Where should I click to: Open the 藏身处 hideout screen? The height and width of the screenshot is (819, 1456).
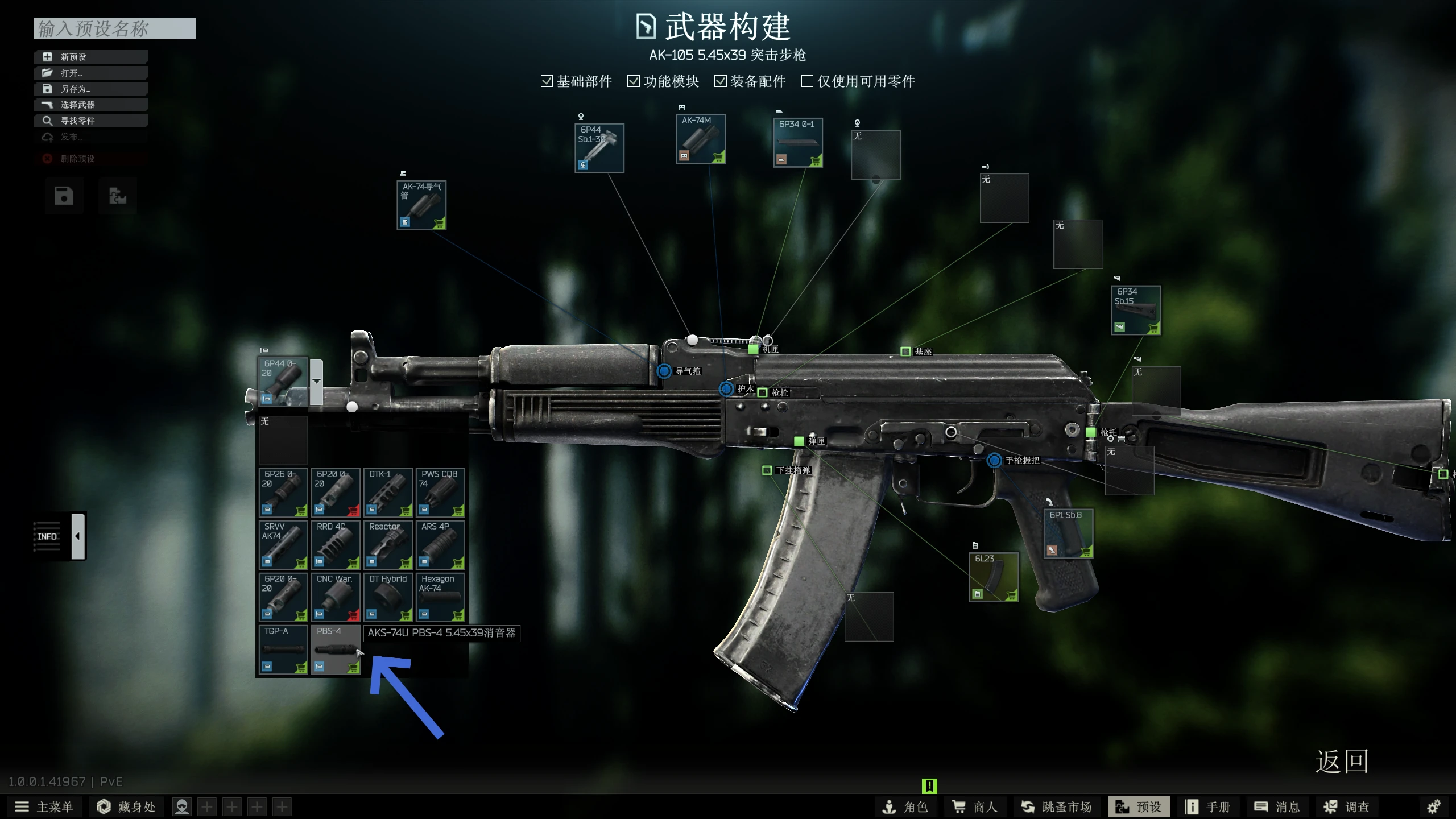tap(126, 806)
